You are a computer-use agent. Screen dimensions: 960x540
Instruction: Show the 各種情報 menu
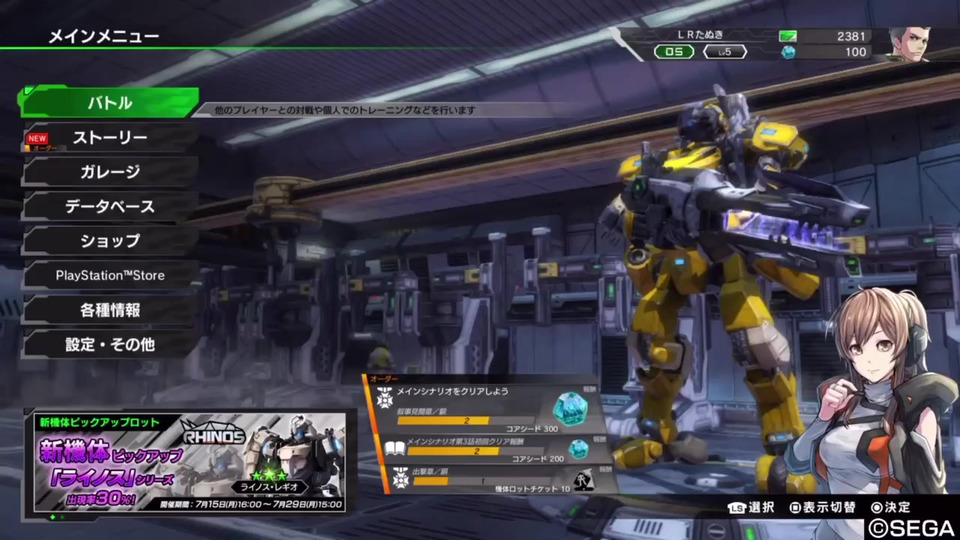pos(110,310)
